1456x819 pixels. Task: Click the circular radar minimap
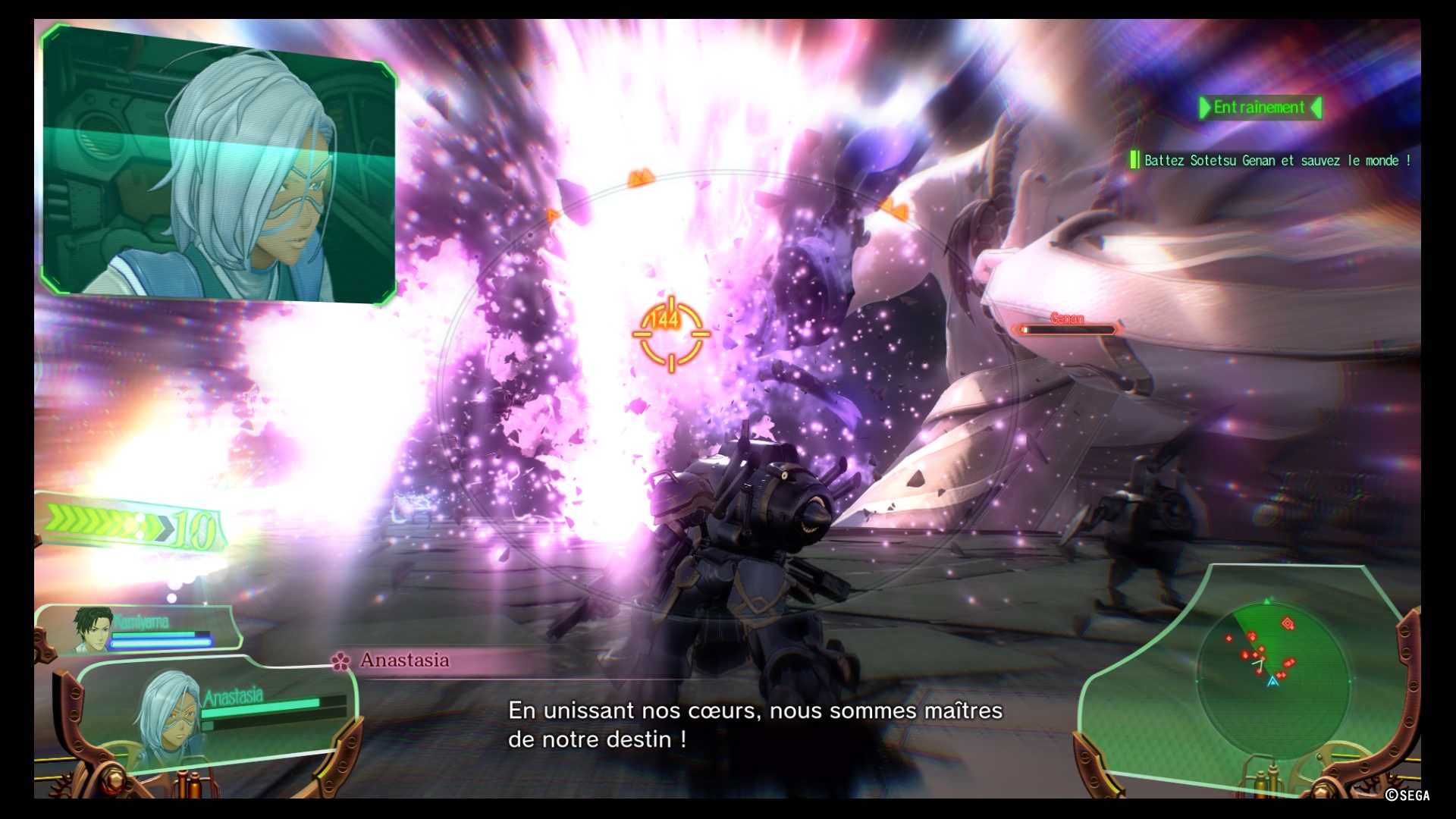tap(1272, 671)
